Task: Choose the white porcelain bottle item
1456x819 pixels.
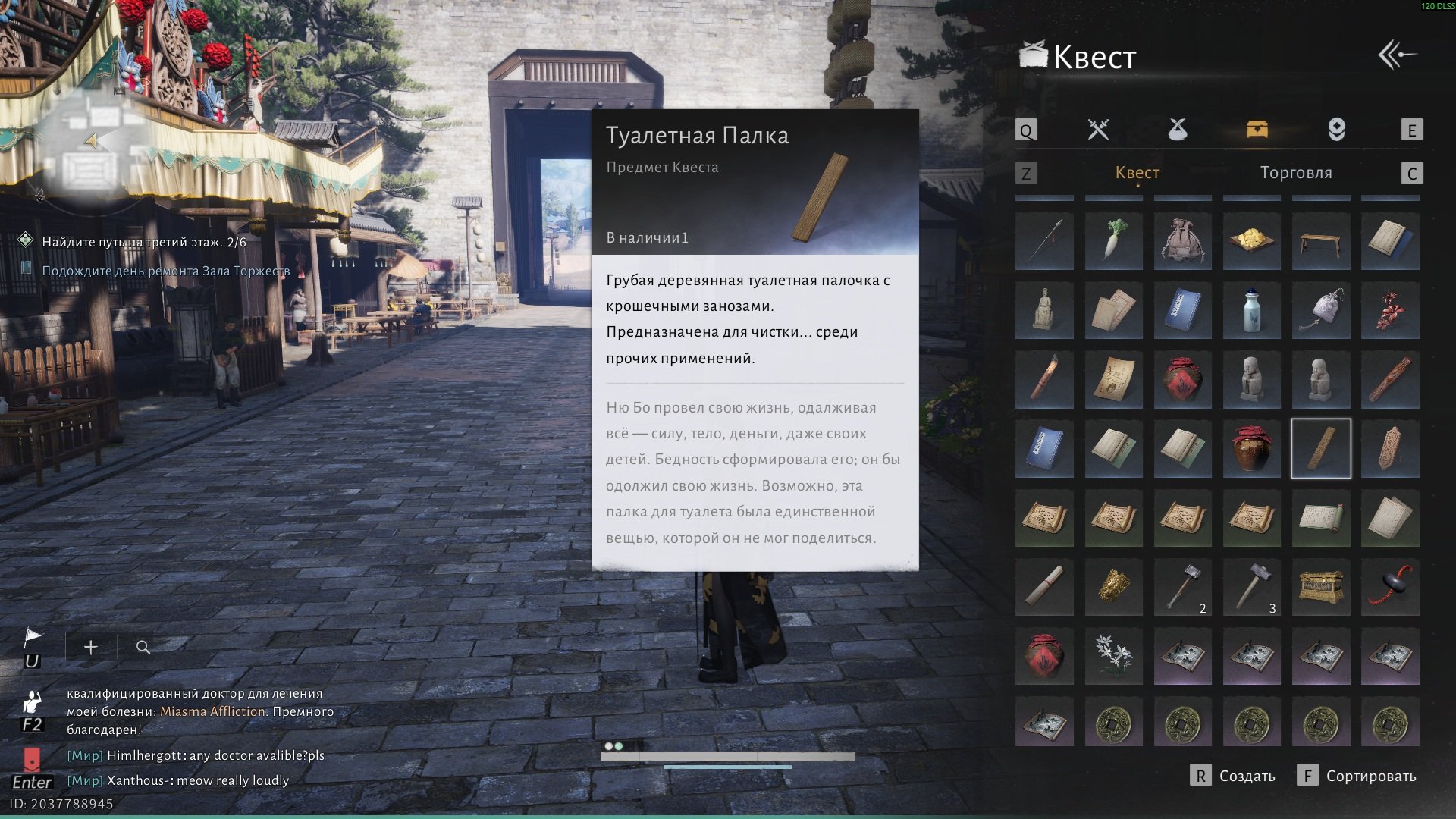Action: point(1251,310)
